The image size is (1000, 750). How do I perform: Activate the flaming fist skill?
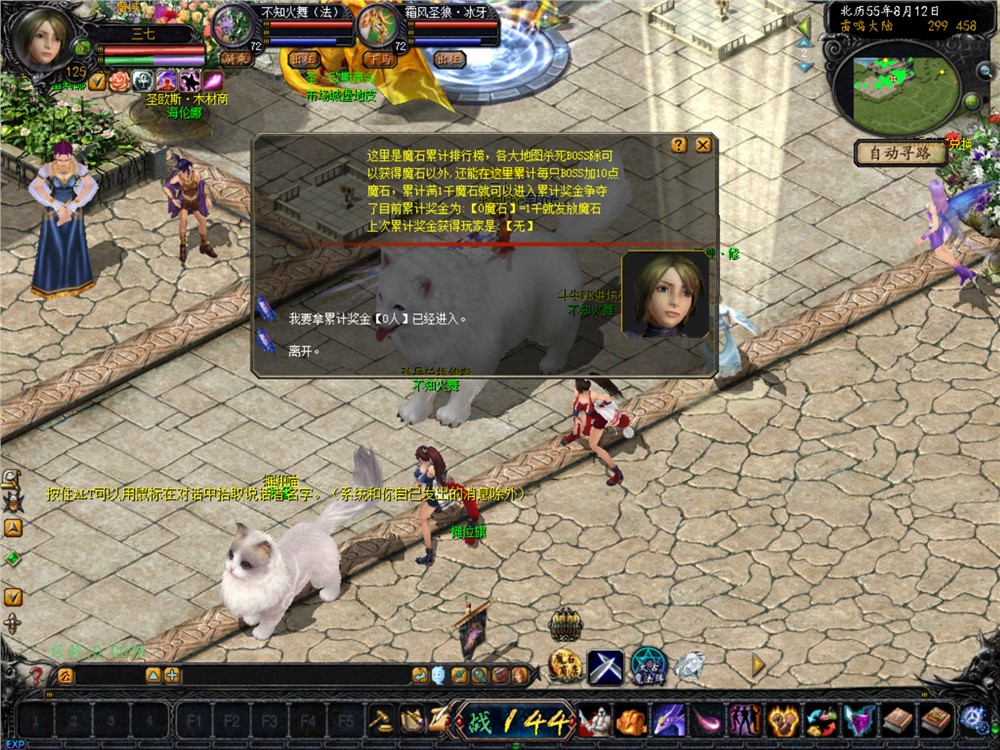coord(783,720)
